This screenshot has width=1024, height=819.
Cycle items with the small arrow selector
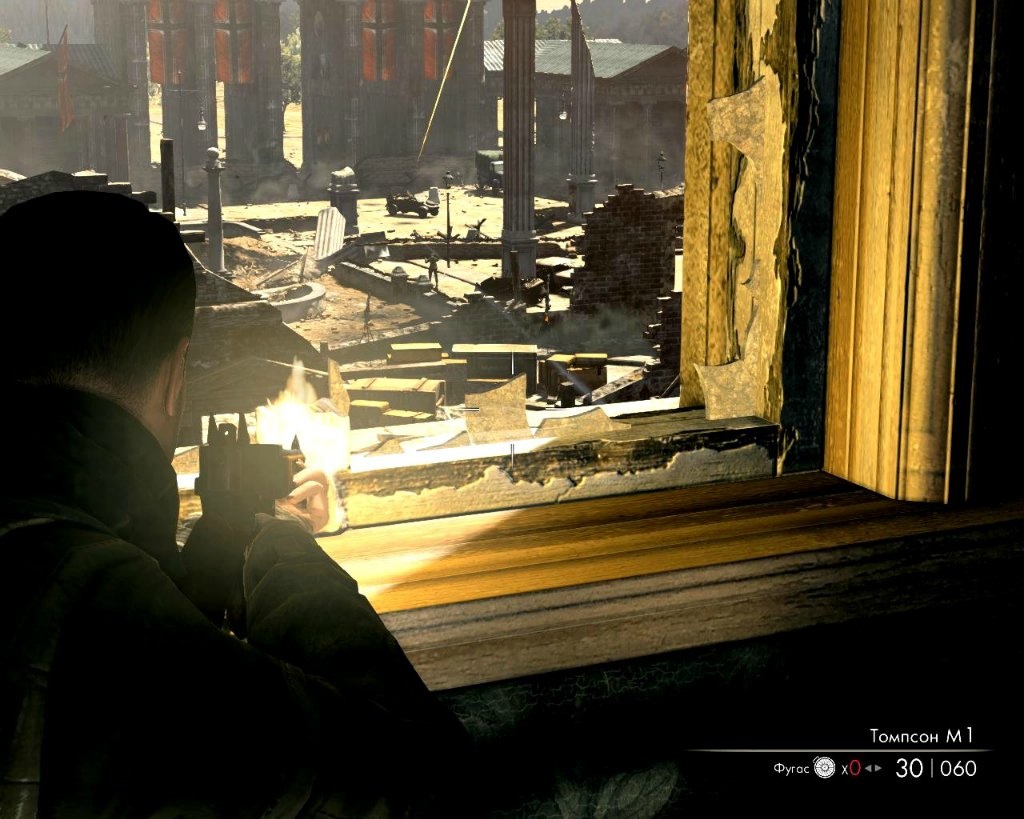click(x=873, y=768)
